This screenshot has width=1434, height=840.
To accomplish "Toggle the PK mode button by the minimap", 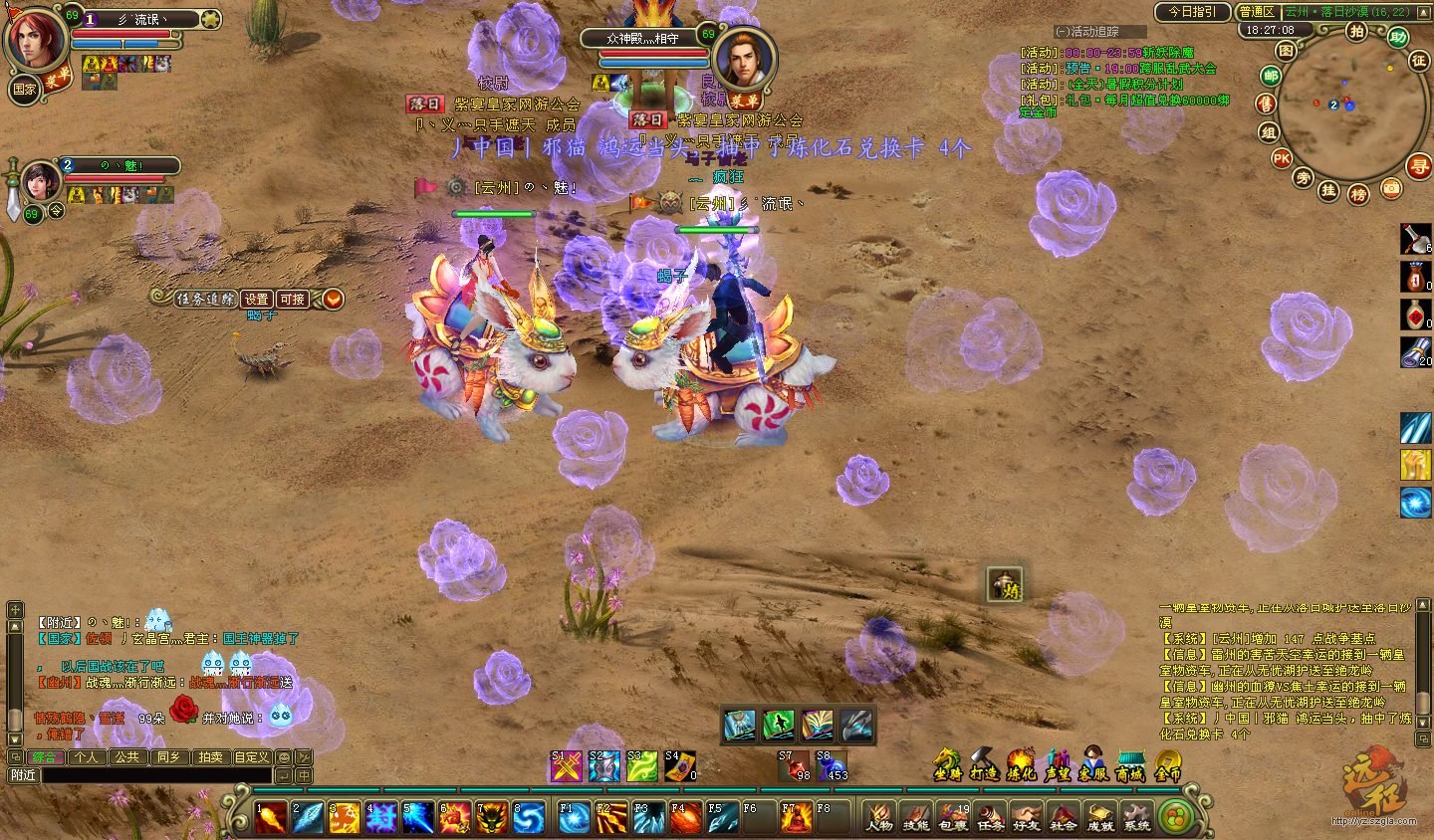I will (x=1281, y=158).
